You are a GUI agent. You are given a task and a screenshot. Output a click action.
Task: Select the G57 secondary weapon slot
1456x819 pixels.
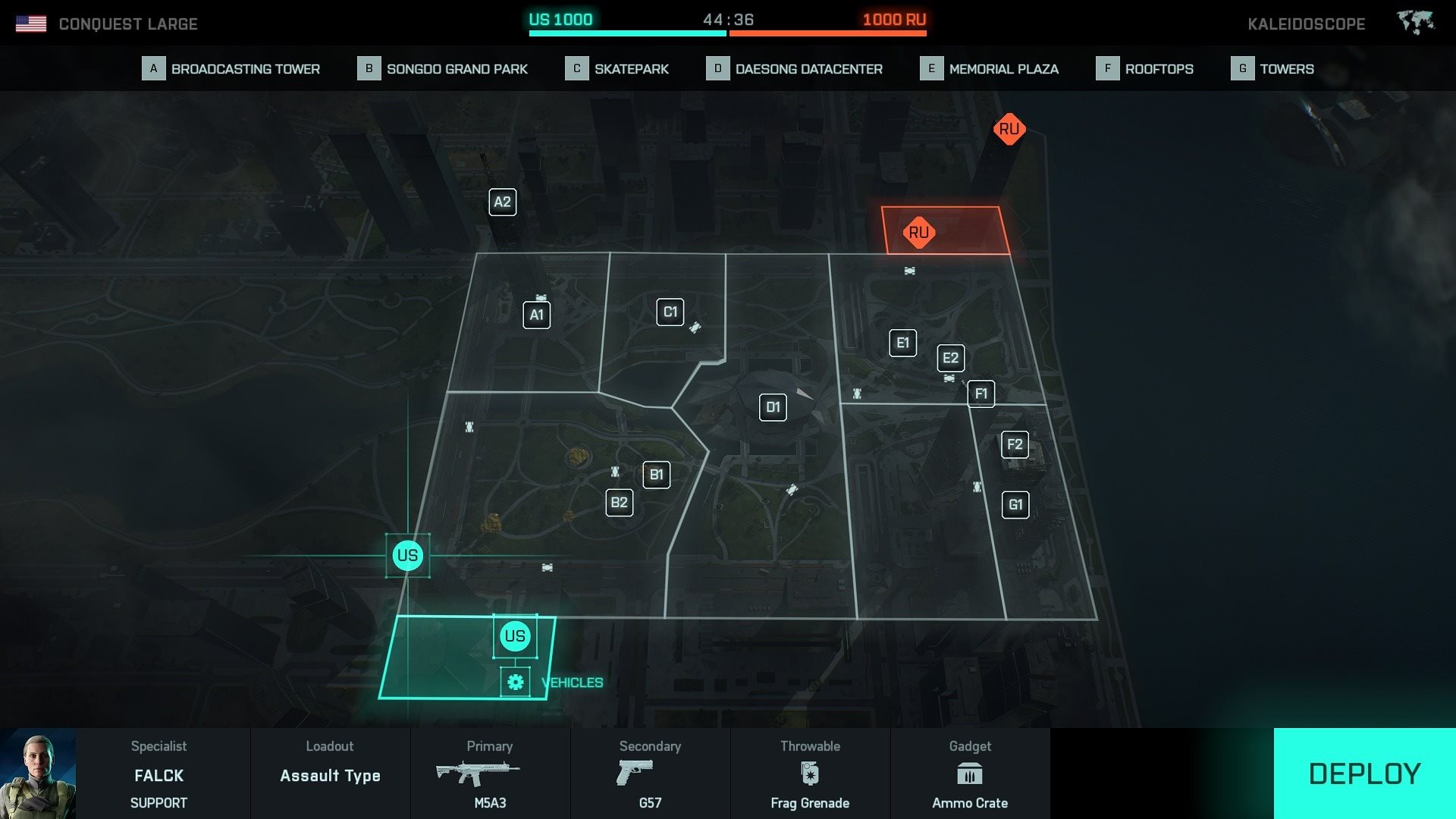(x=650, y=773)
